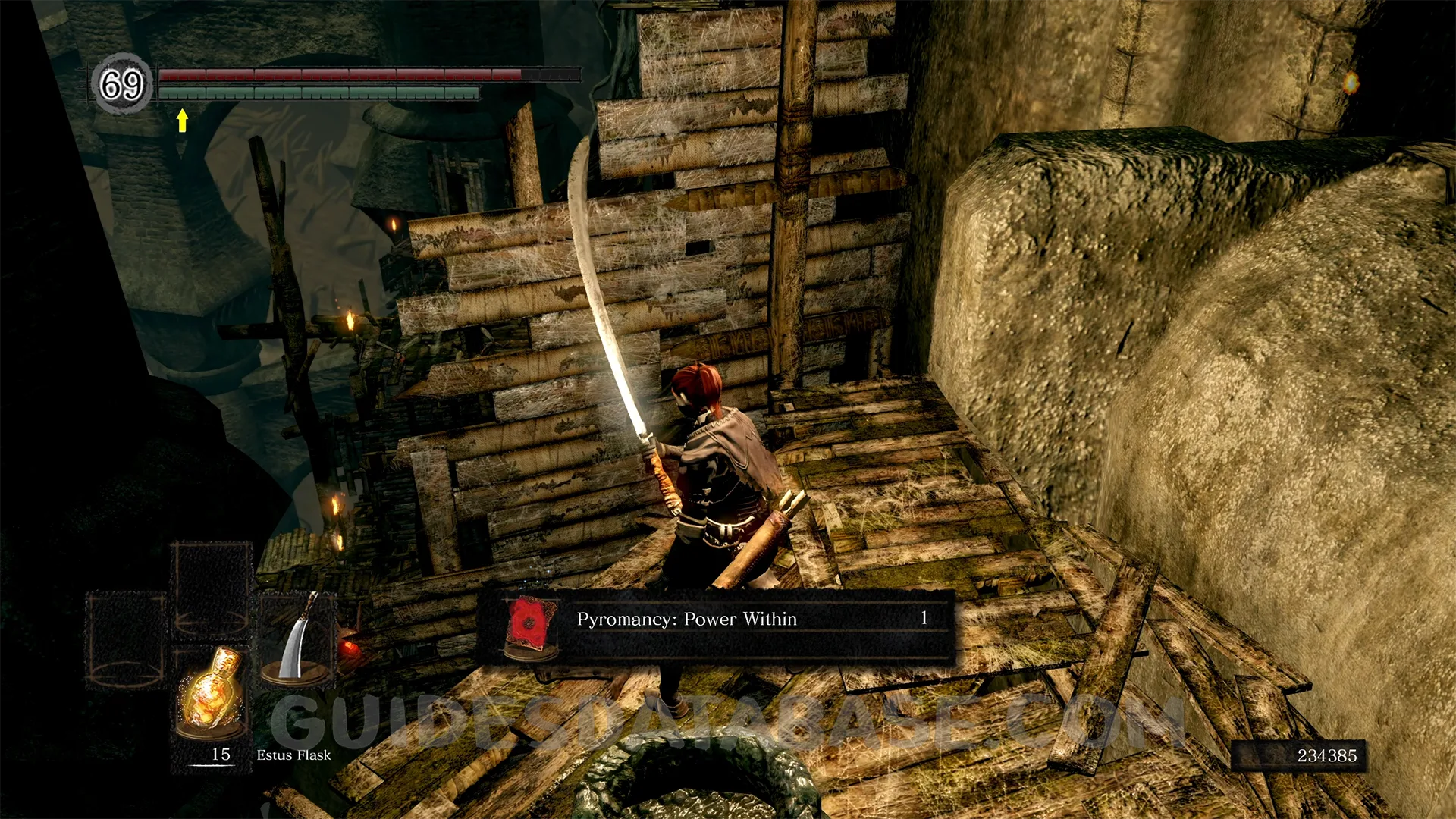Viewport: 1456px width, 819px height.
Task: Click the equipped curved sword weapon slot
Action: point(297,639)
